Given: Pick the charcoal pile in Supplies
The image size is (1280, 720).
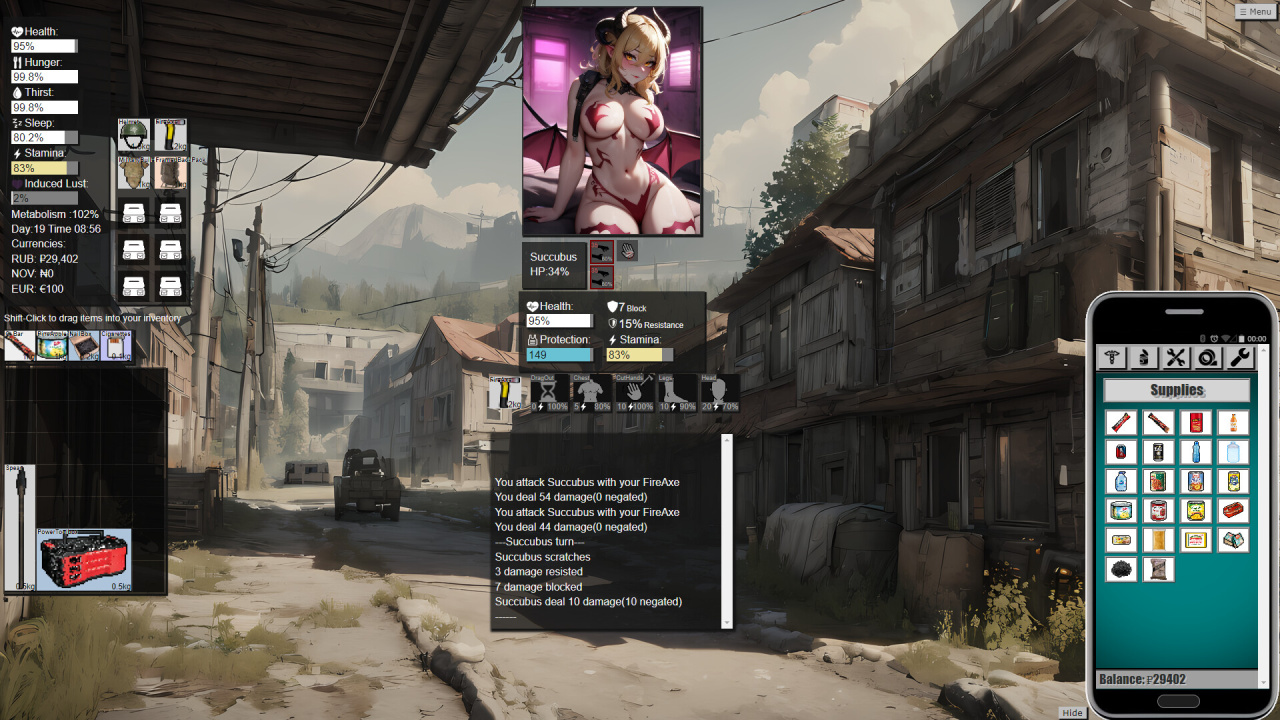Looking at the screenshot, I should pos(1122,569).
